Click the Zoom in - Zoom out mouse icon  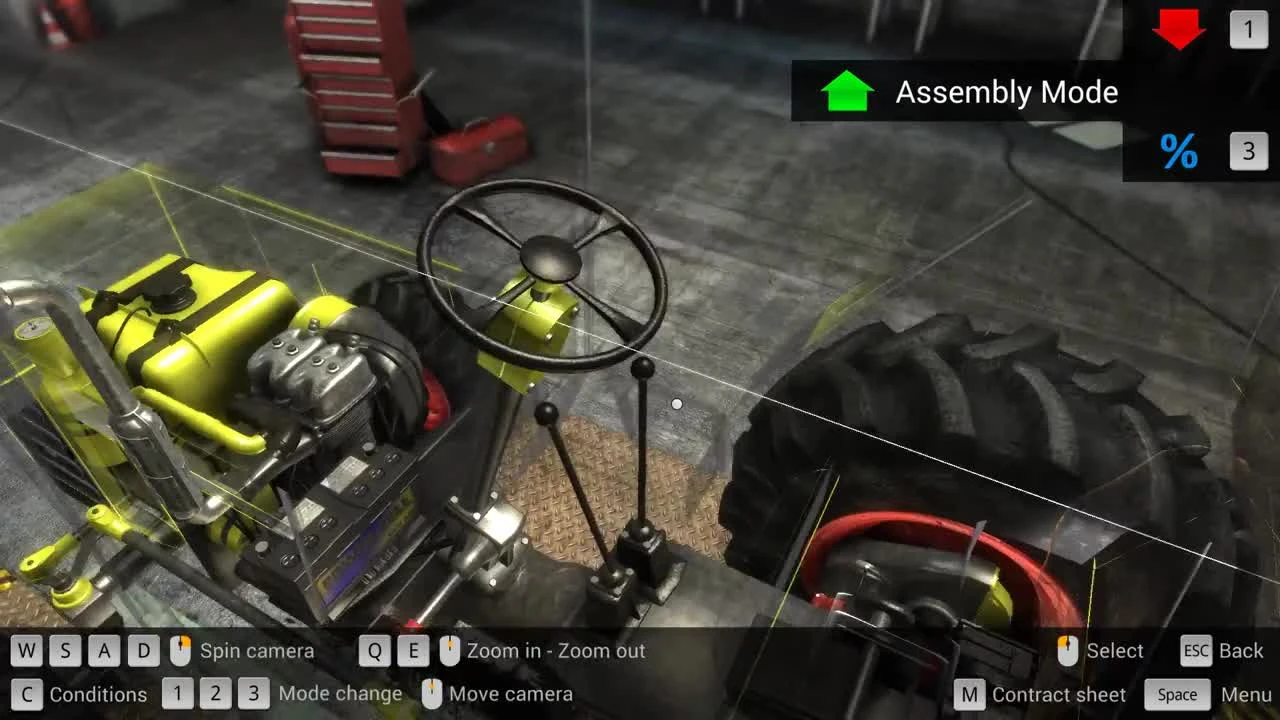(x=448, y=651)
